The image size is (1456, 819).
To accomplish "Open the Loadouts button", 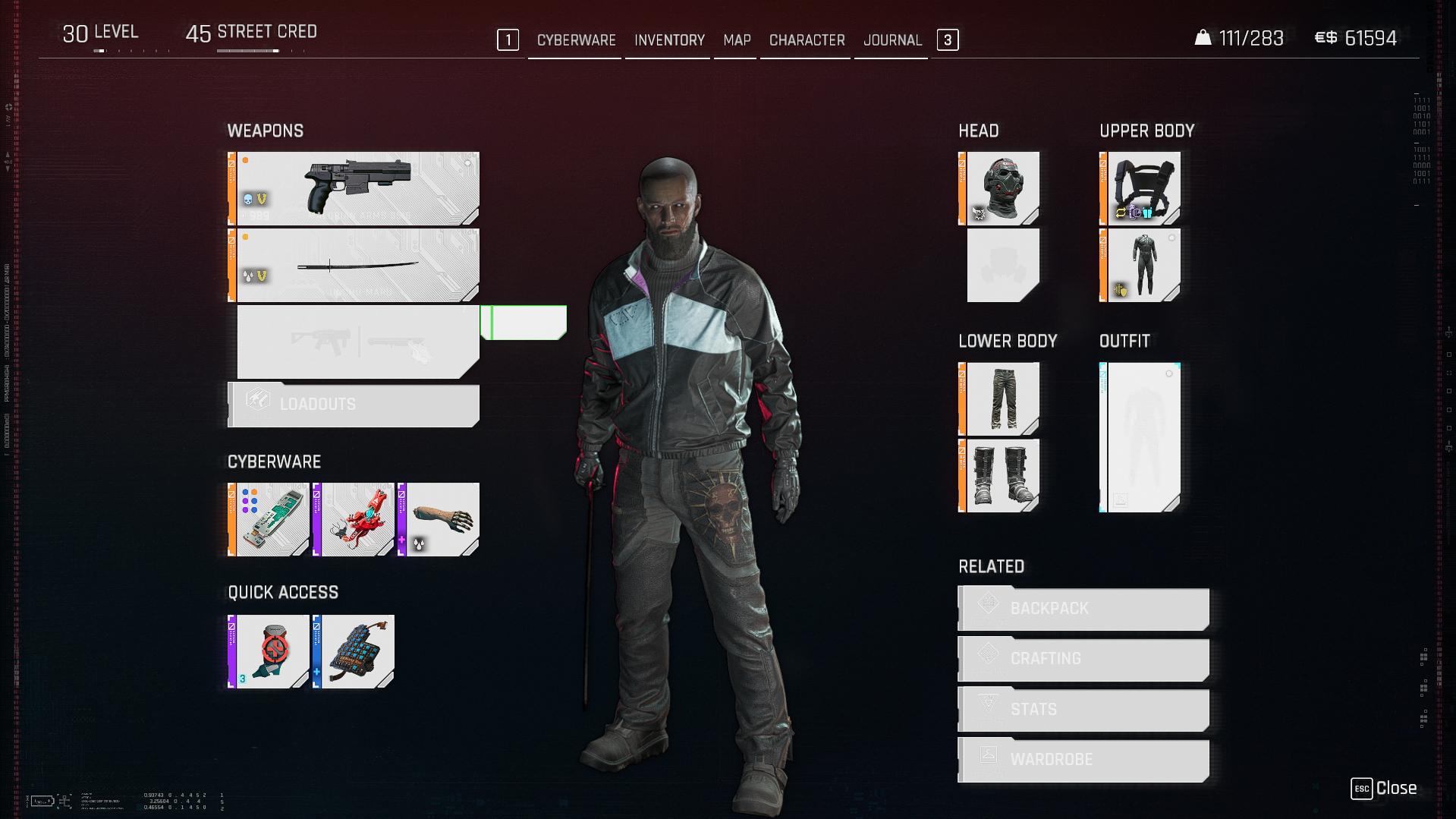I will [x=354, y=405].
